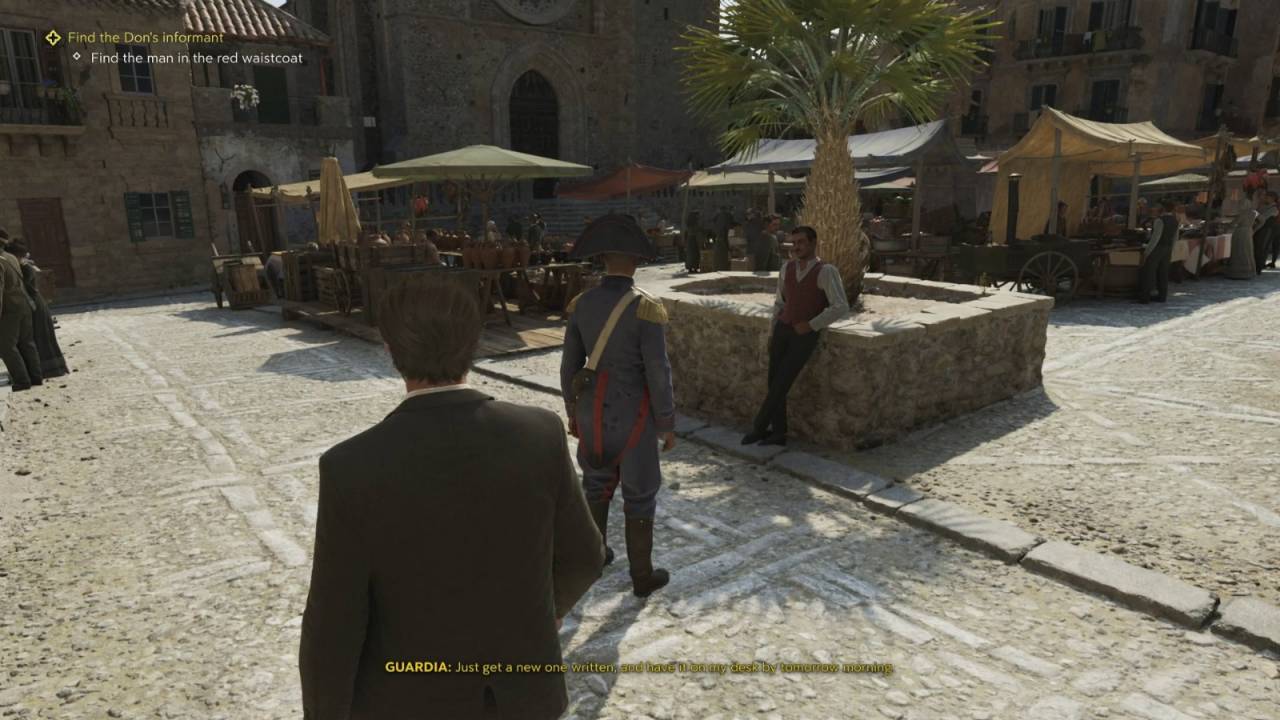Screen dimensions: 1280x720
Task: Select the 'Find the Don's informant' objective
Action: point(146,38)
